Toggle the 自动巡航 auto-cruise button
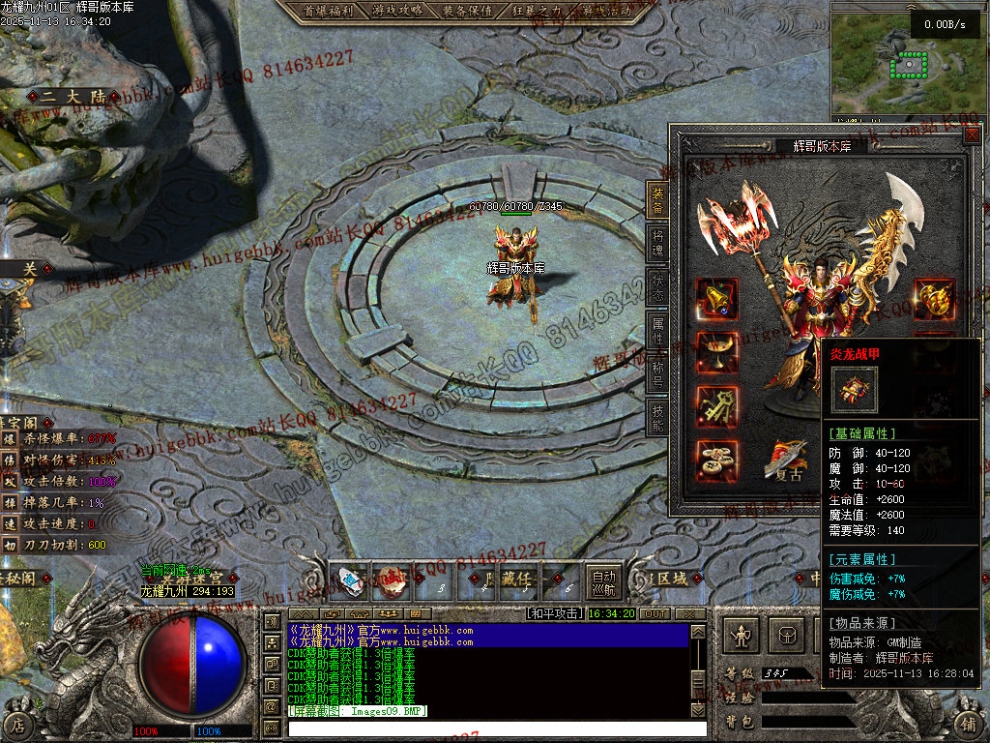Viewport: 990px width, 743px height. tap(604, 582)
